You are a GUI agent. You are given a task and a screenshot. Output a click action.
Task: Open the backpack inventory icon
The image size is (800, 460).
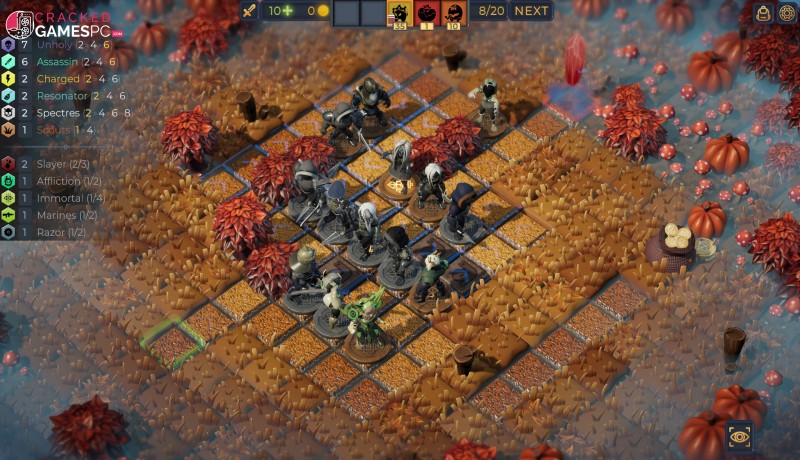click(x=763, y=13)
